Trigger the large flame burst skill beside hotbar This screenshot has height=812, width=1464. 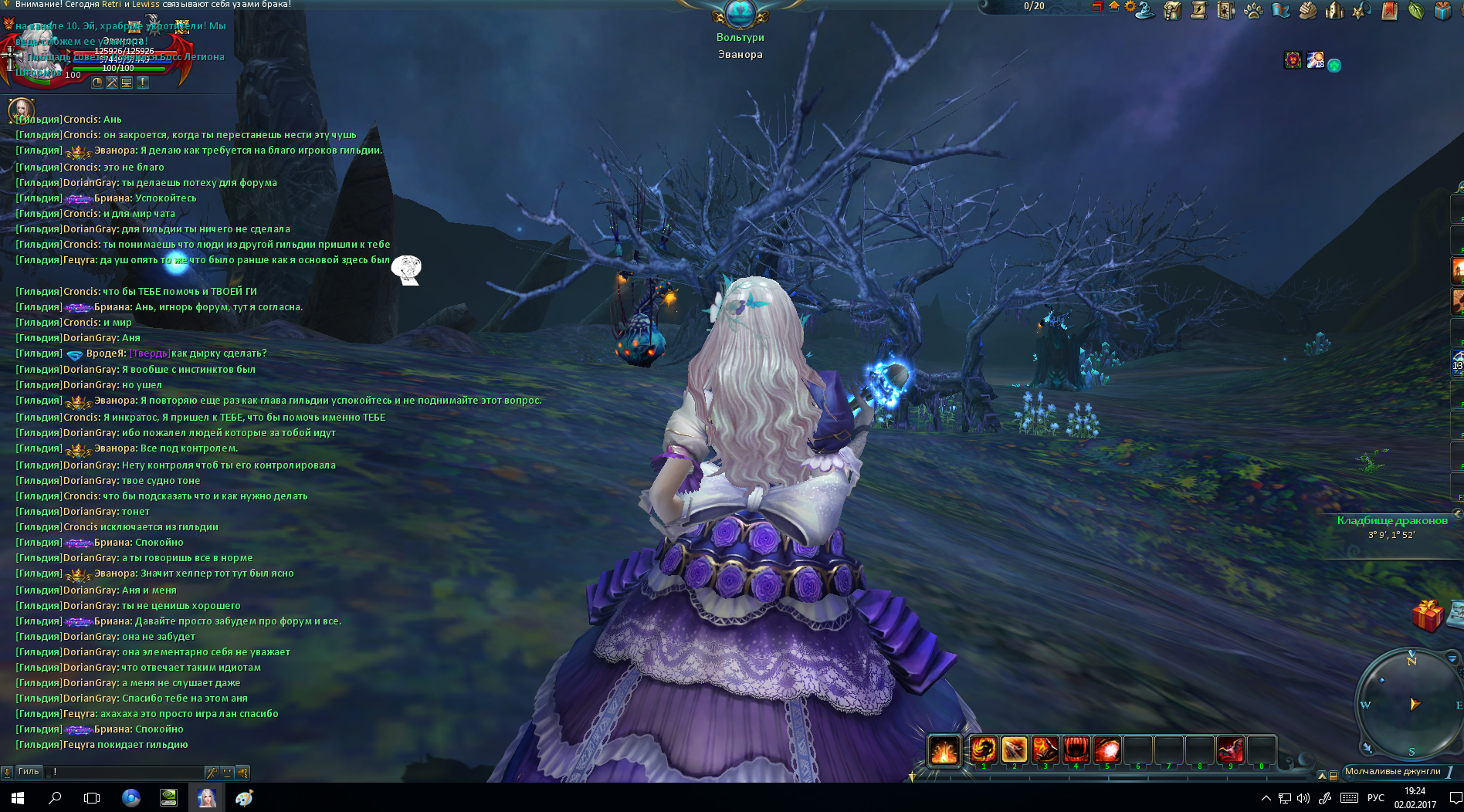click(944, 749)
